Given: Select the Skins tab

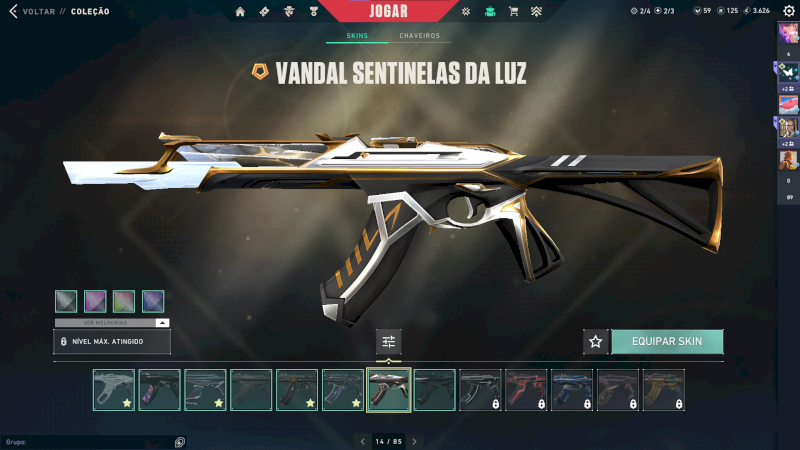Looking at the screenshot, I should pyautogui.click(x=357, y=36).
